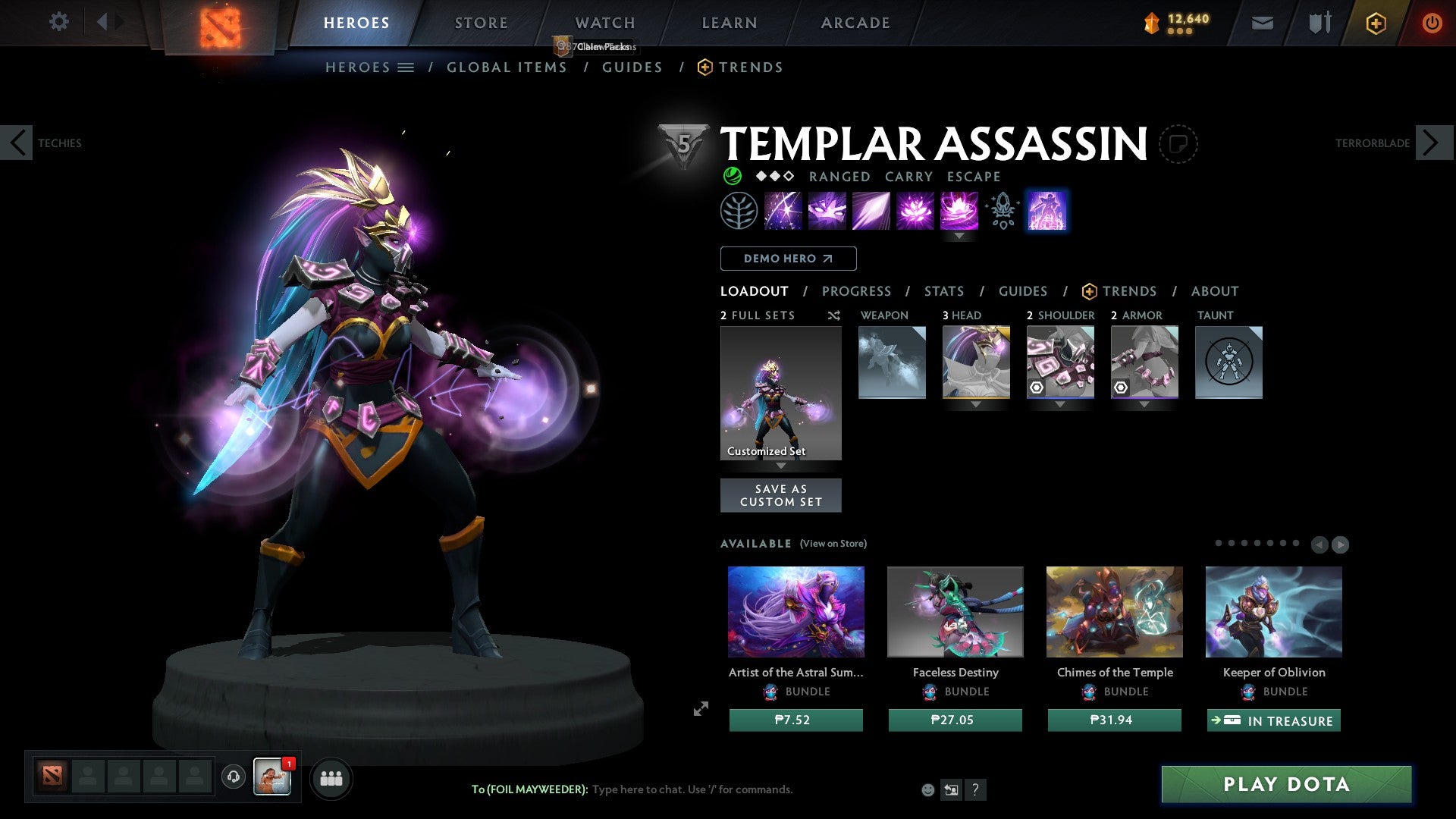Expand the HEROES hamburger menu
Screen dimensions: 1456x819
pyautogui.click(x=405, y=67)
